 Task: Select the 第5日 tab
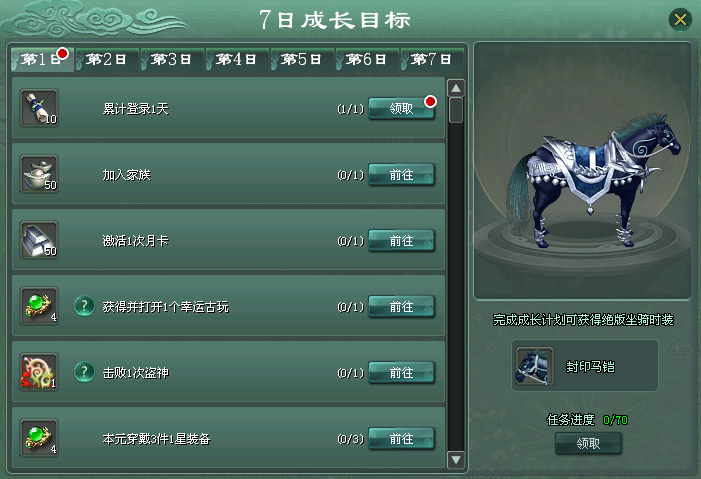click(x=302, y=60)
